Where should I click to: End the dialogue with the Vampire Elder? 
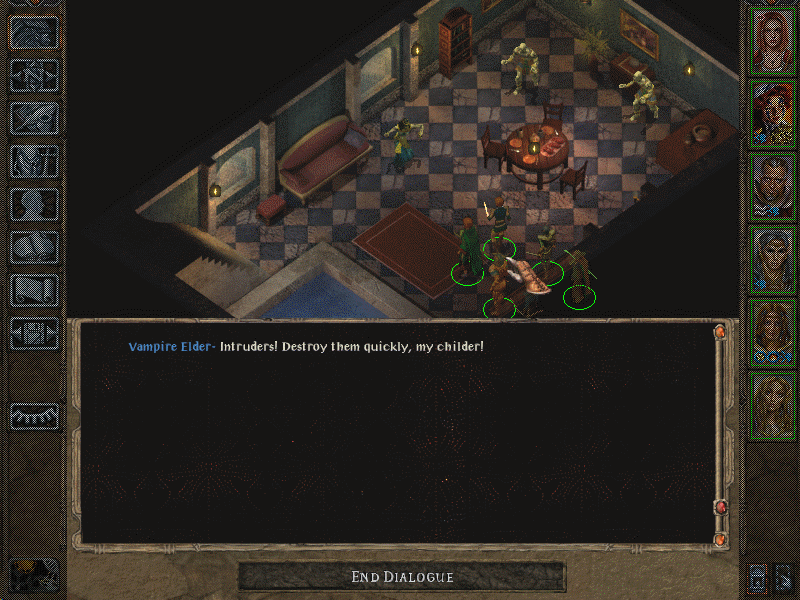pos(402,577)
